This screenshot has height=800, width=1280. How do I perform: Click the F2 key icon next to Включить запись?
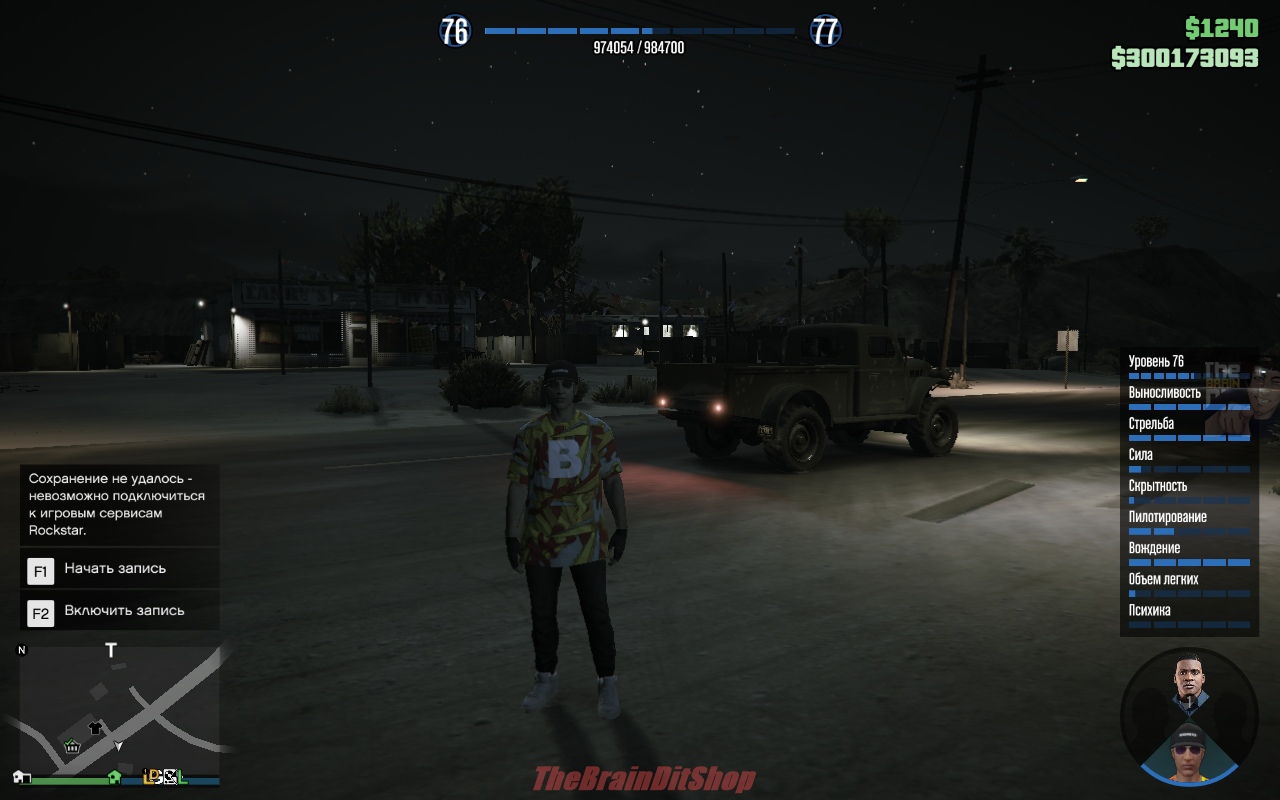pyautogui.click(x=38, y=610)
